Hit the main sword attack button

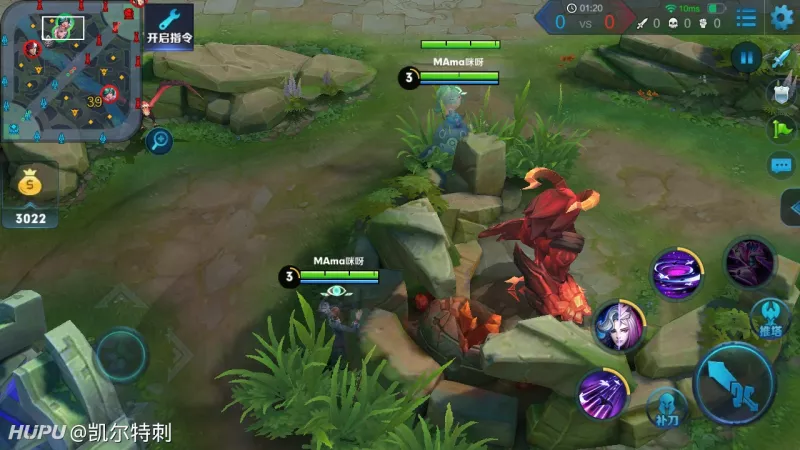735,384
